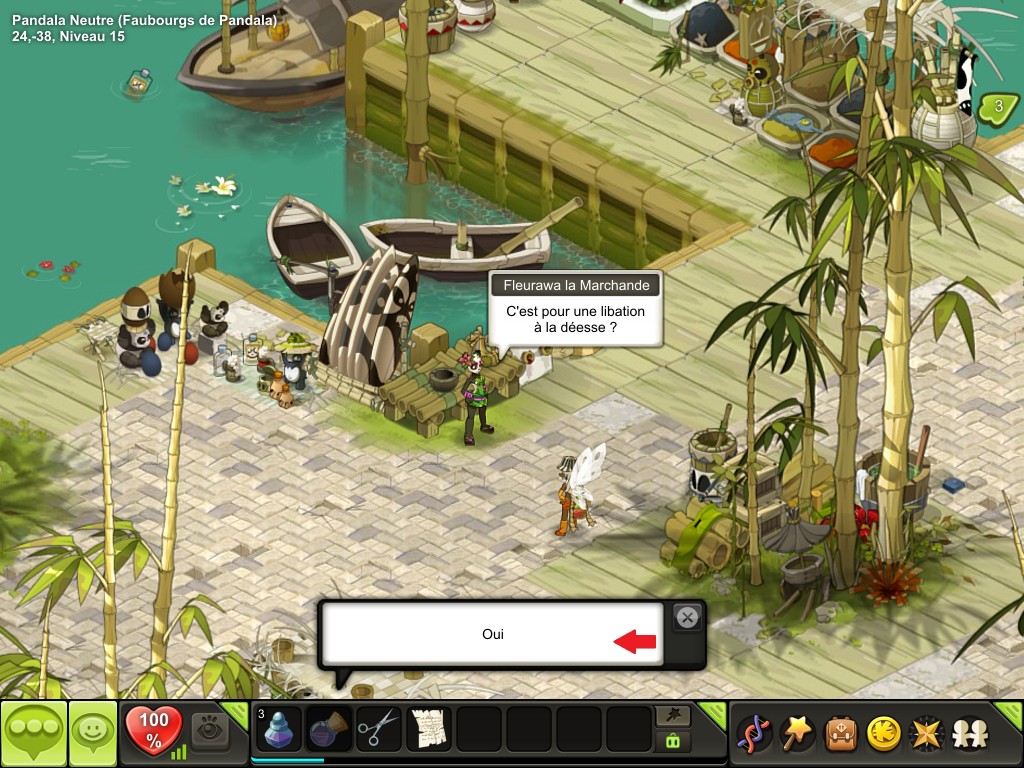Open the chat speech bubble button
1024x768 pixels.
click(33, 734)
